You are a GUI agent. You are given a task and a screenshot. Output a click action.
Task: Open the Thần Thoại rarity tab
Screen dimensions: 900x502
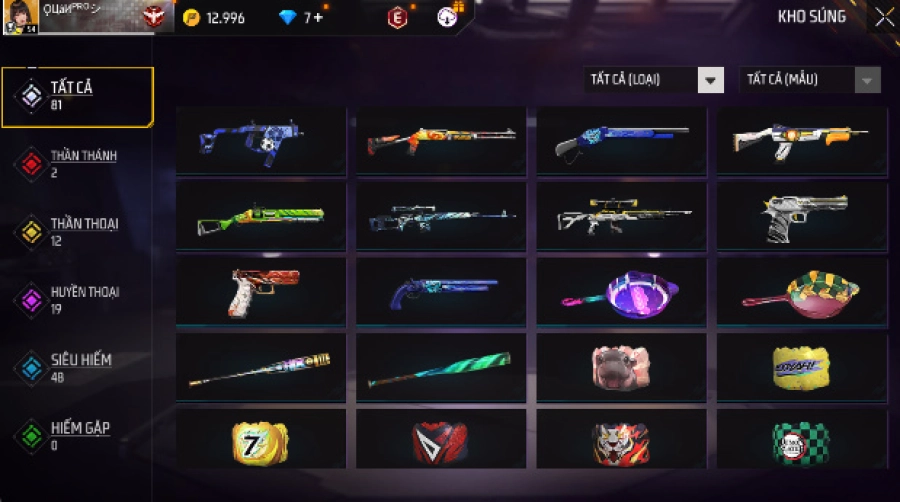78,231
